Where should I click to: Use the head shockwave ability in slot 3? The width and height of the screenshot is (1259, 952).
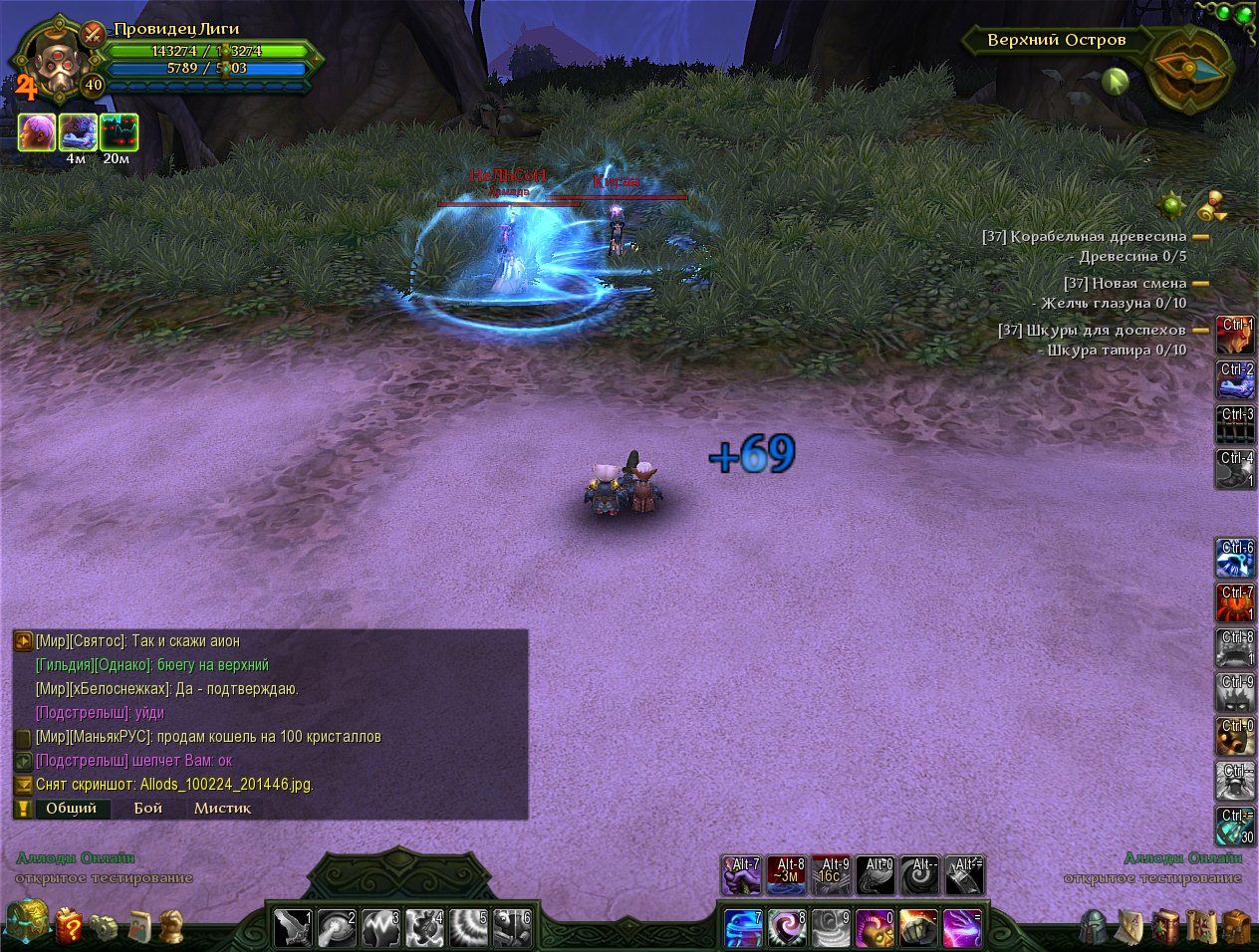(x=380, y=928)
